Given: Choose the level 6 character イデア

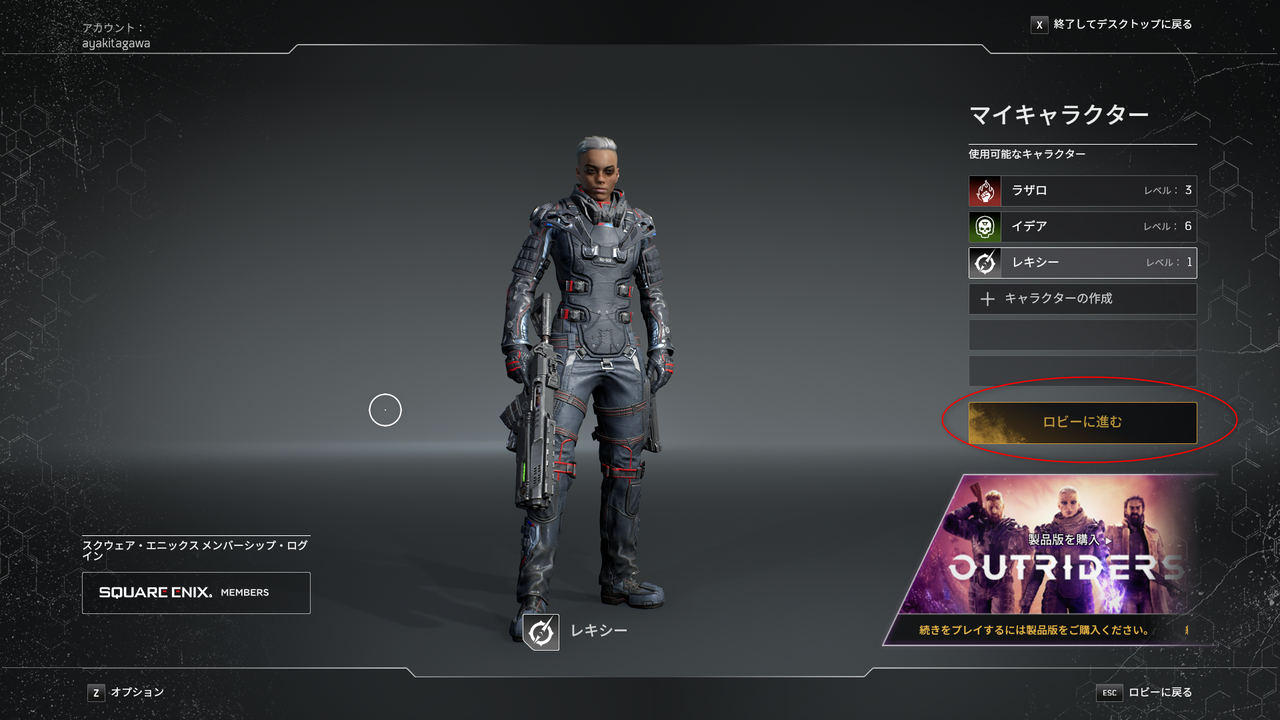Looking at the screenshot, I should coord(1082,227).
